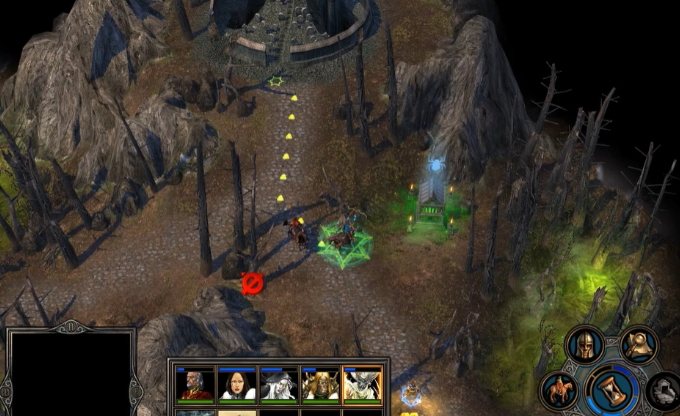Viewport: 680px width, 416px height.
Task: Click the grey stone cave icon
Action: tap(664, 390)
